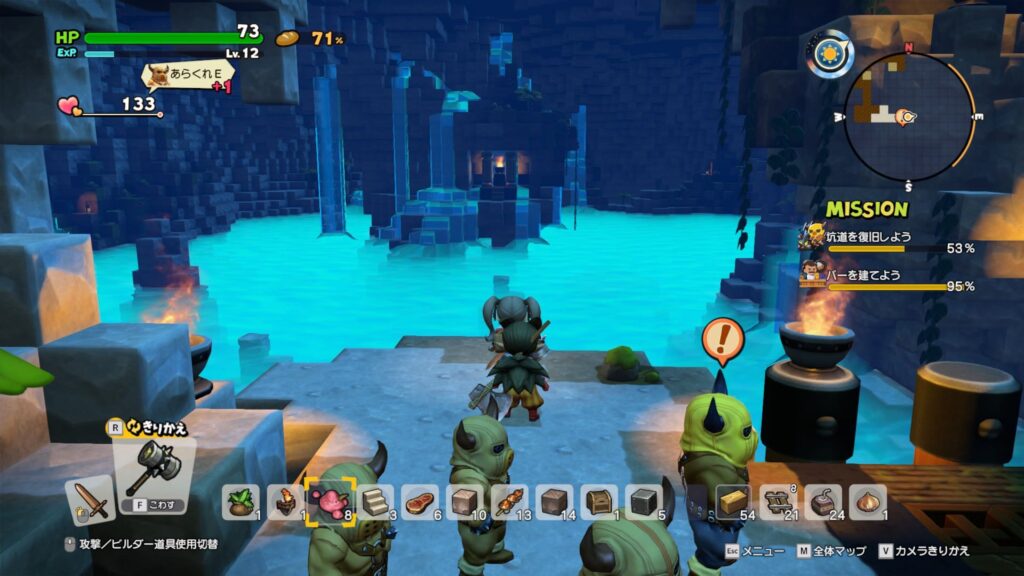Click the sun day-night clock icon

coord(829,52)
